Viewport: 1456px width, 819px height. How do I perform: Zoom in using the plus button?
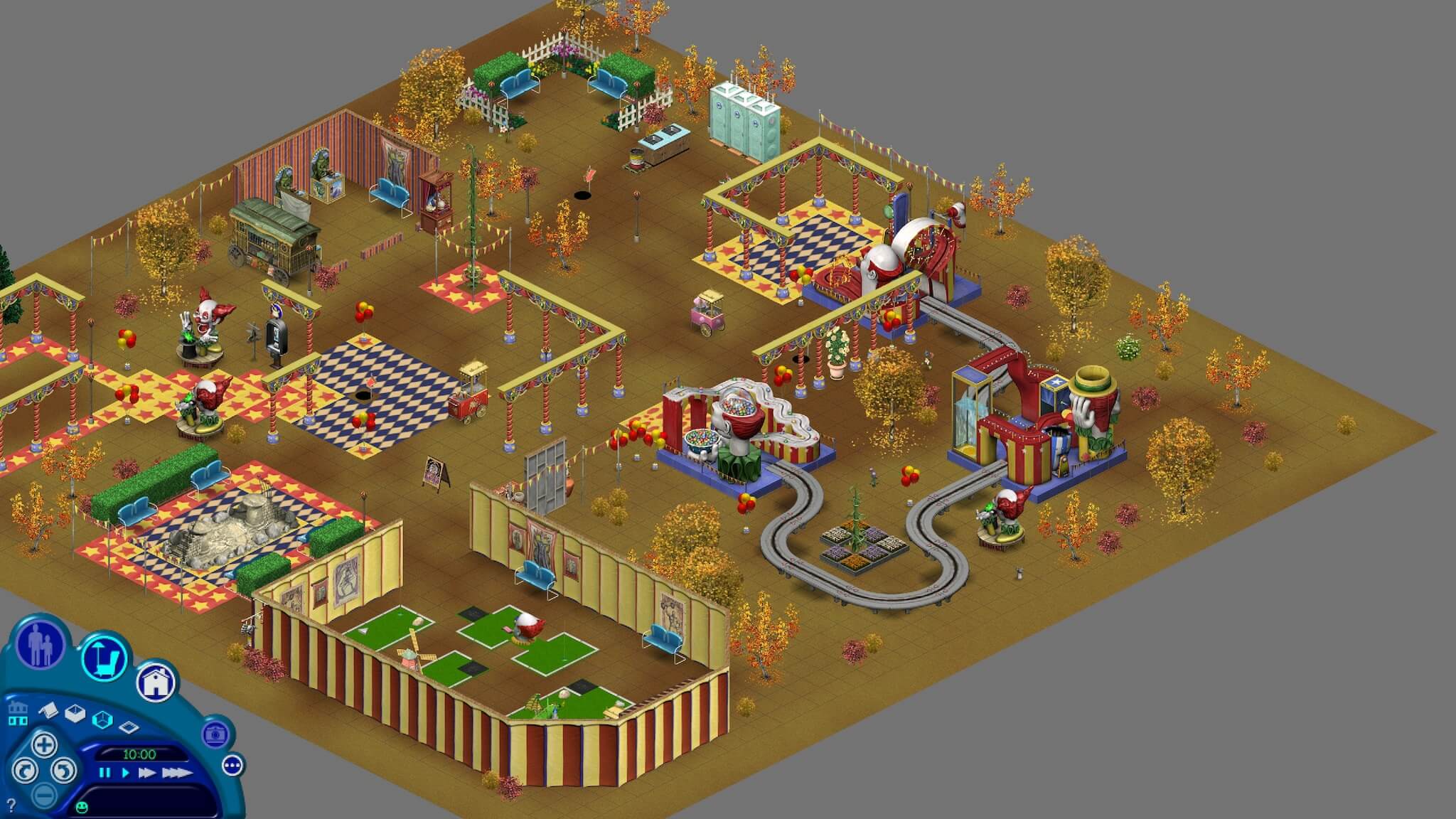pos(45,746)
